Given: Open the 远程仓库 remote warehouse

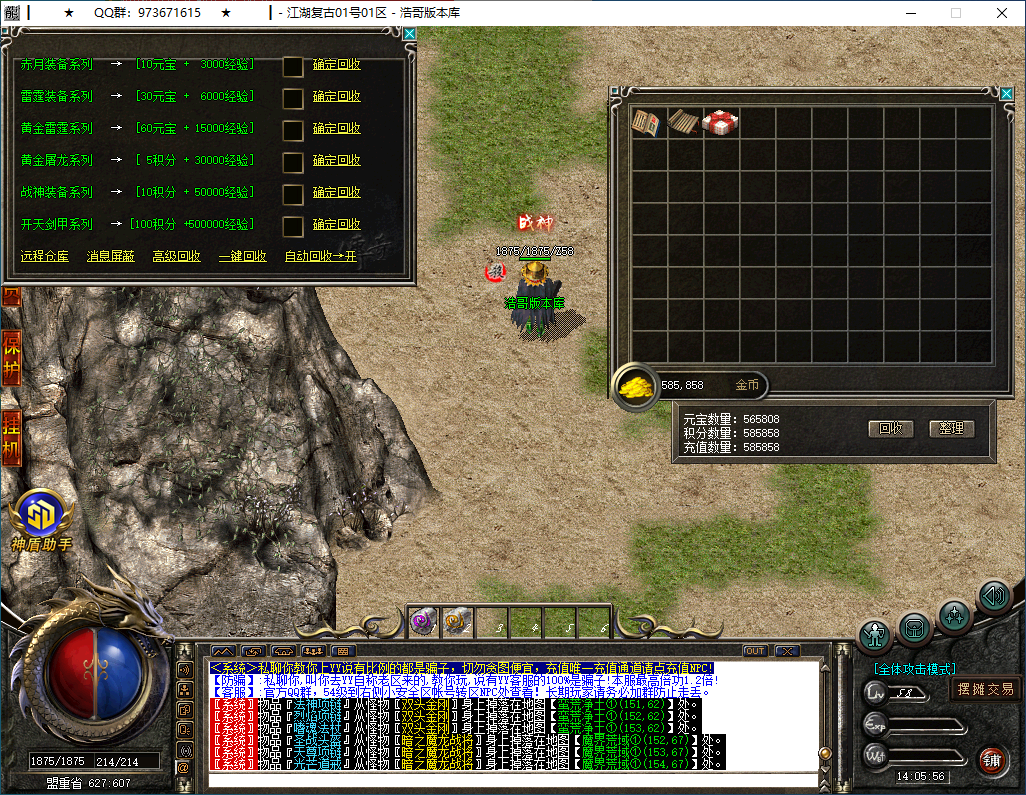Looking at the screenshot, I should [x=45, y=256].
